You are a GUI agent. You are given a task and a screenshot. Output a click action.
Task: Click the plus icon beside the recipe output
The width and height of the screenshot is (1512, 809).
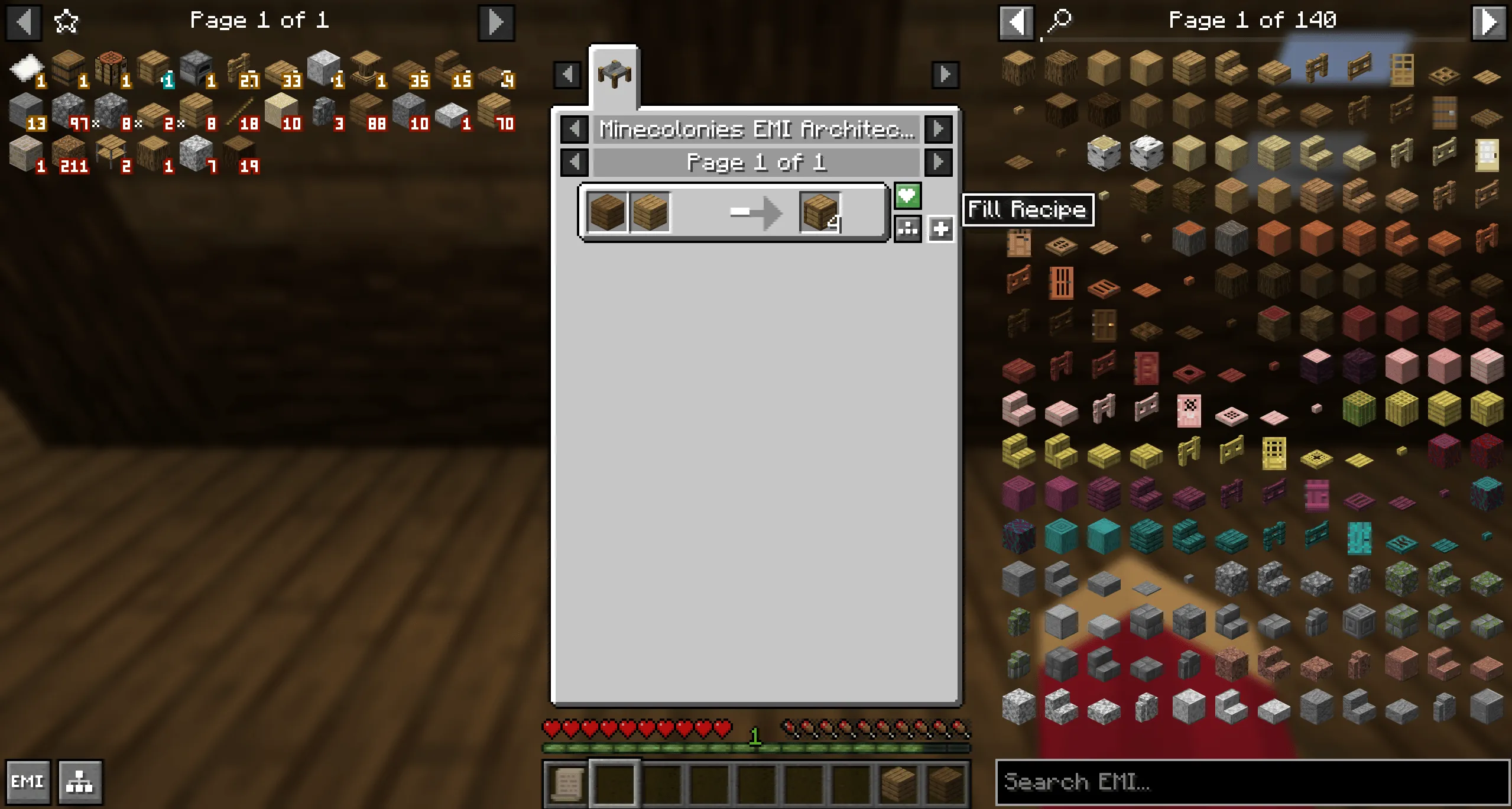(941, 229)
